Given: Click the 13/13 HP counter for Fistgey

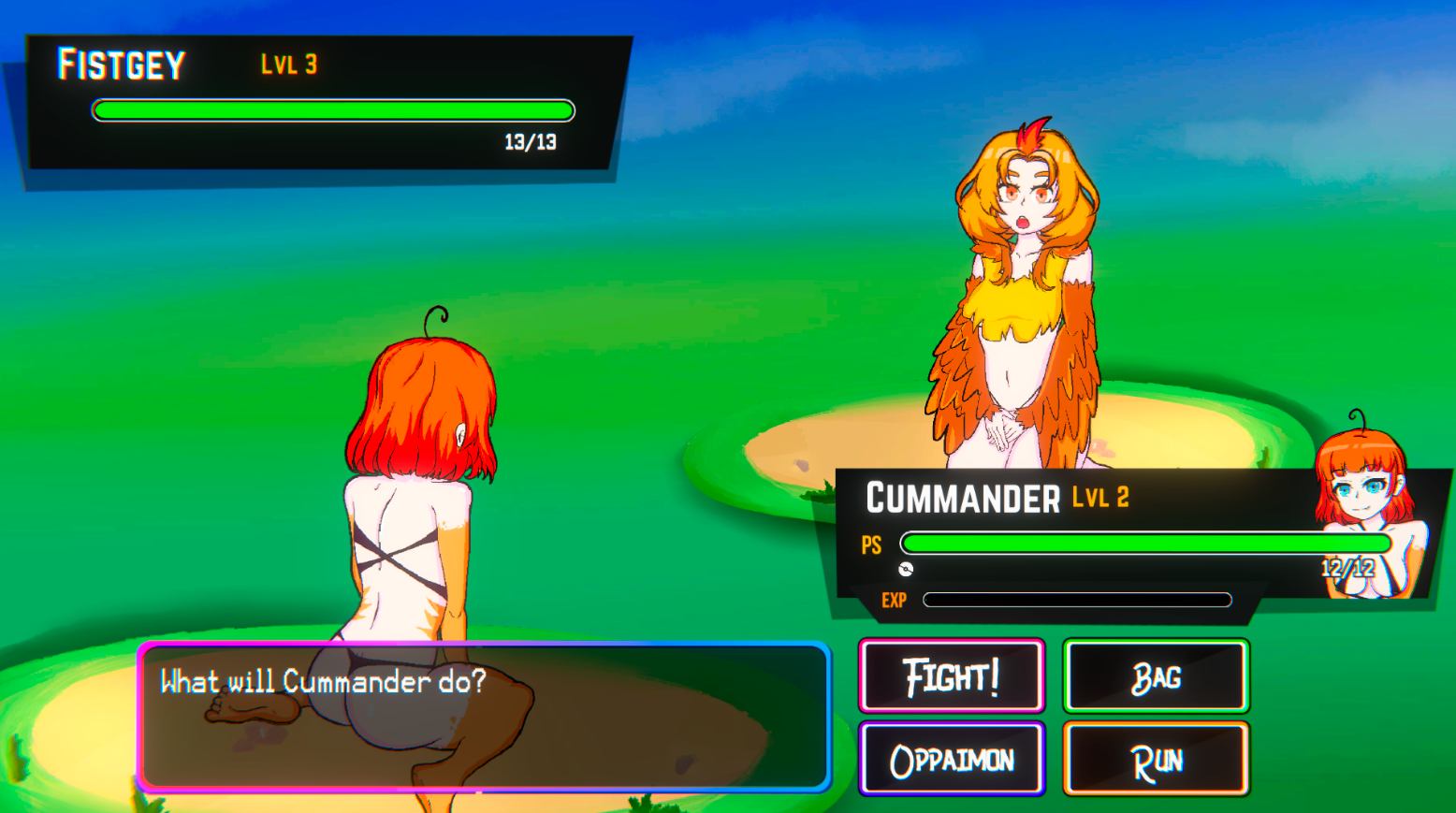Looking at the screenshot, I should 529,142.
